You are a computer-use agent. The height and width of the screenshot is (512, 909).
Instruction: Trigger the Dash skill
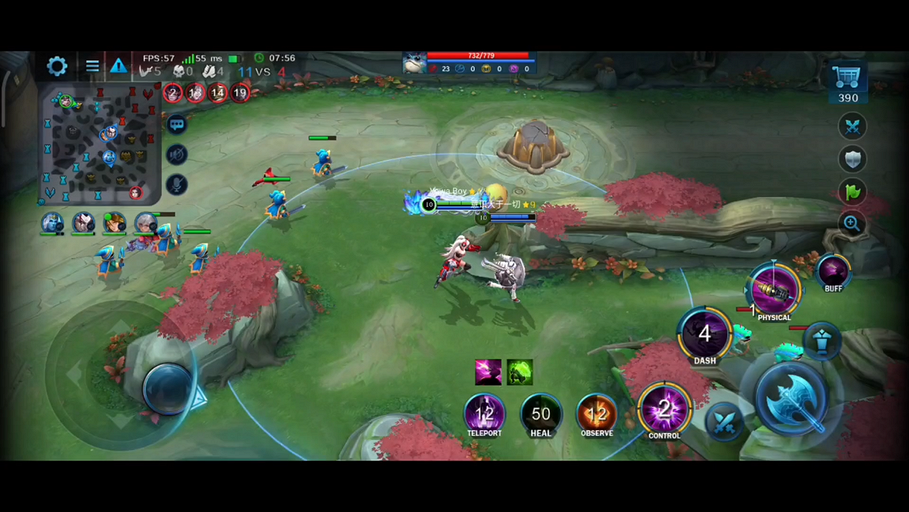(705, 334)
